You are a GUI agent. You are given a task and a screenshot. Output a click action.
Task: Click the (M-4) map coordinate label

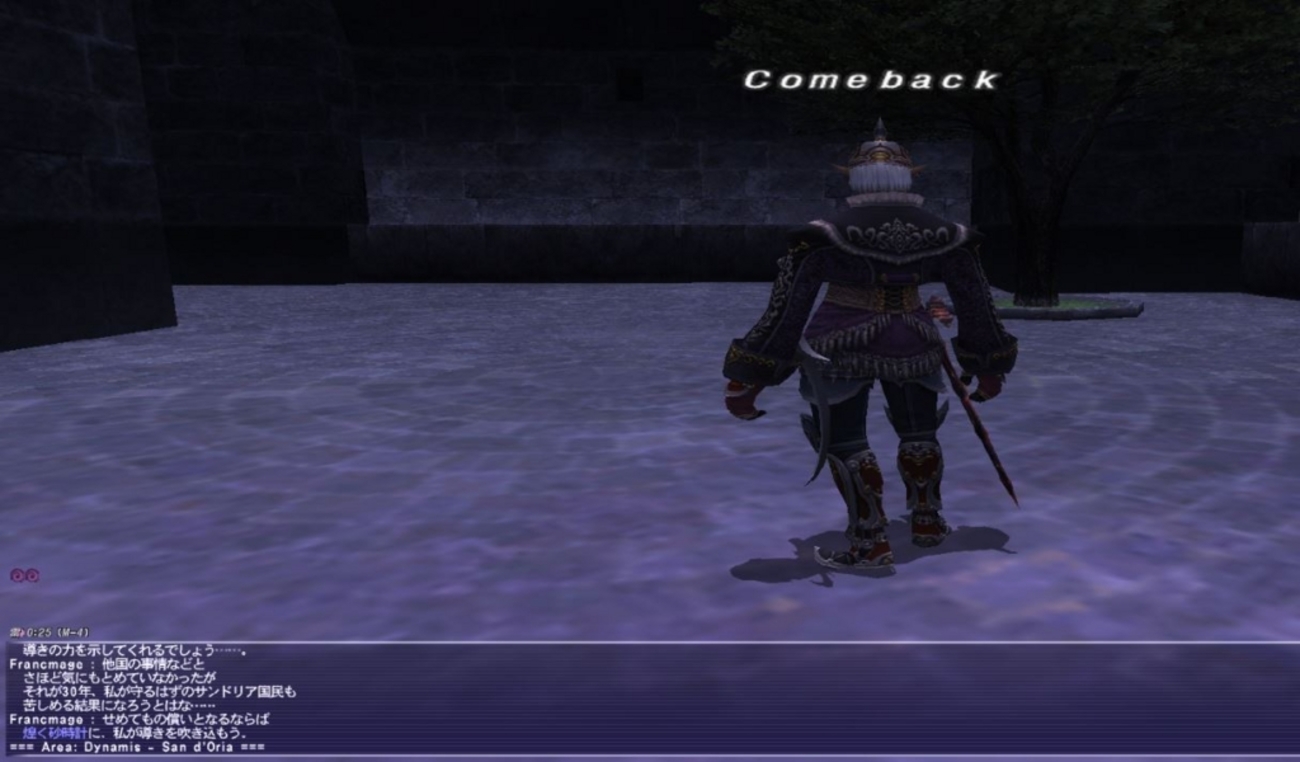(x=74, y=631)
